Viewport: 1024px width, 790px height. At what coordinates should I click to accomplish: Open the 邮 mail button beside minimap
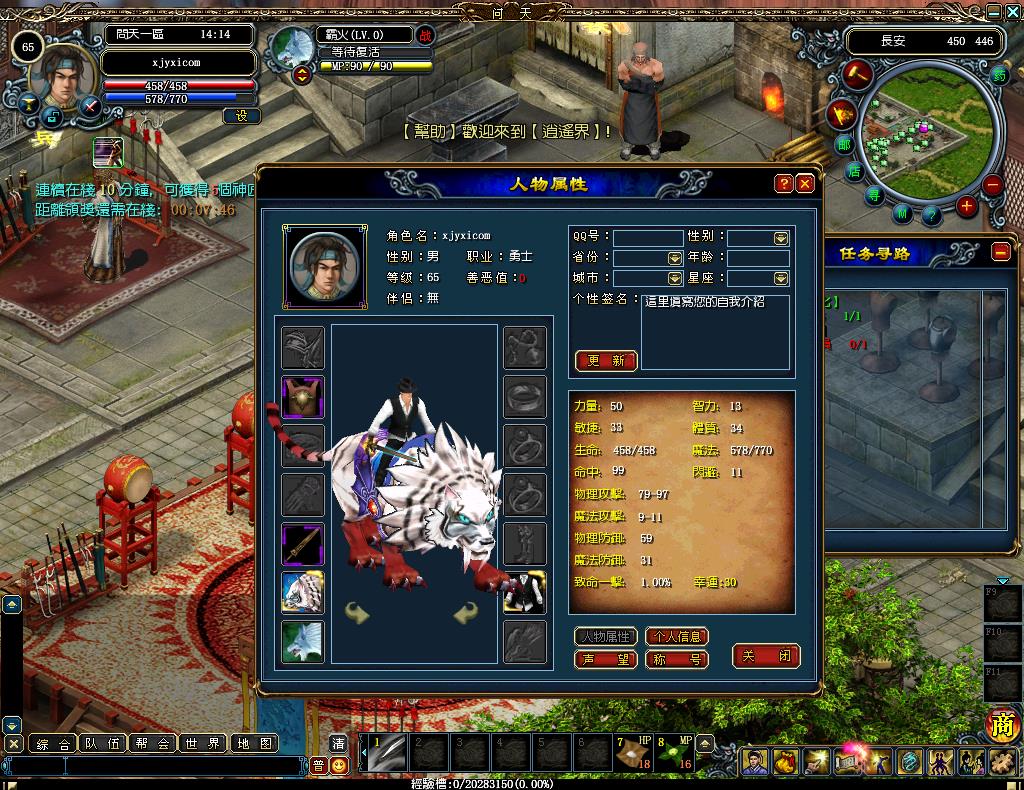[844, 145]
